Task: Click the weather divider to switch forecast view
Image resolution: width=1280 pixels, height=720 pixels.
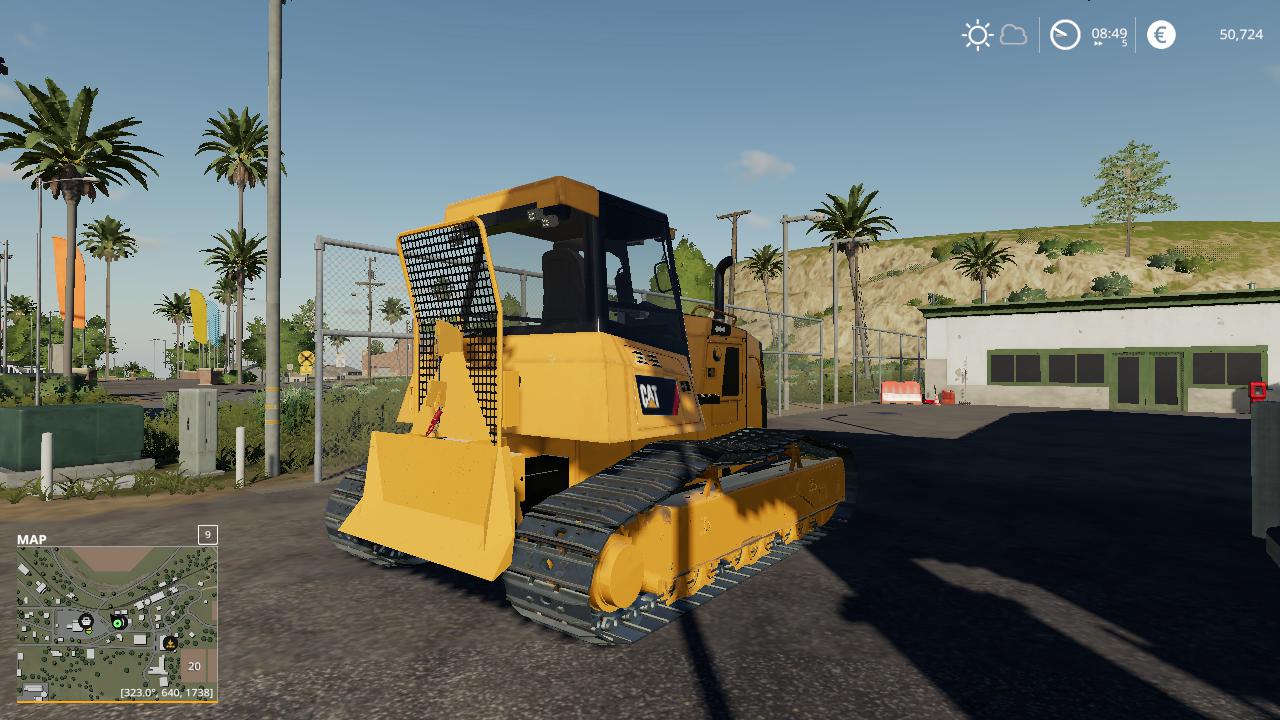Action: pos(1037,34)
